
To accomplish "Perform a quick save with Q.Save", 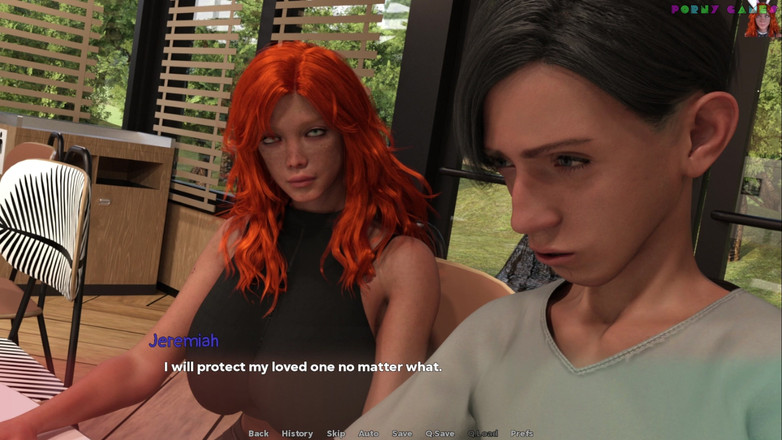I will point(440,433).
